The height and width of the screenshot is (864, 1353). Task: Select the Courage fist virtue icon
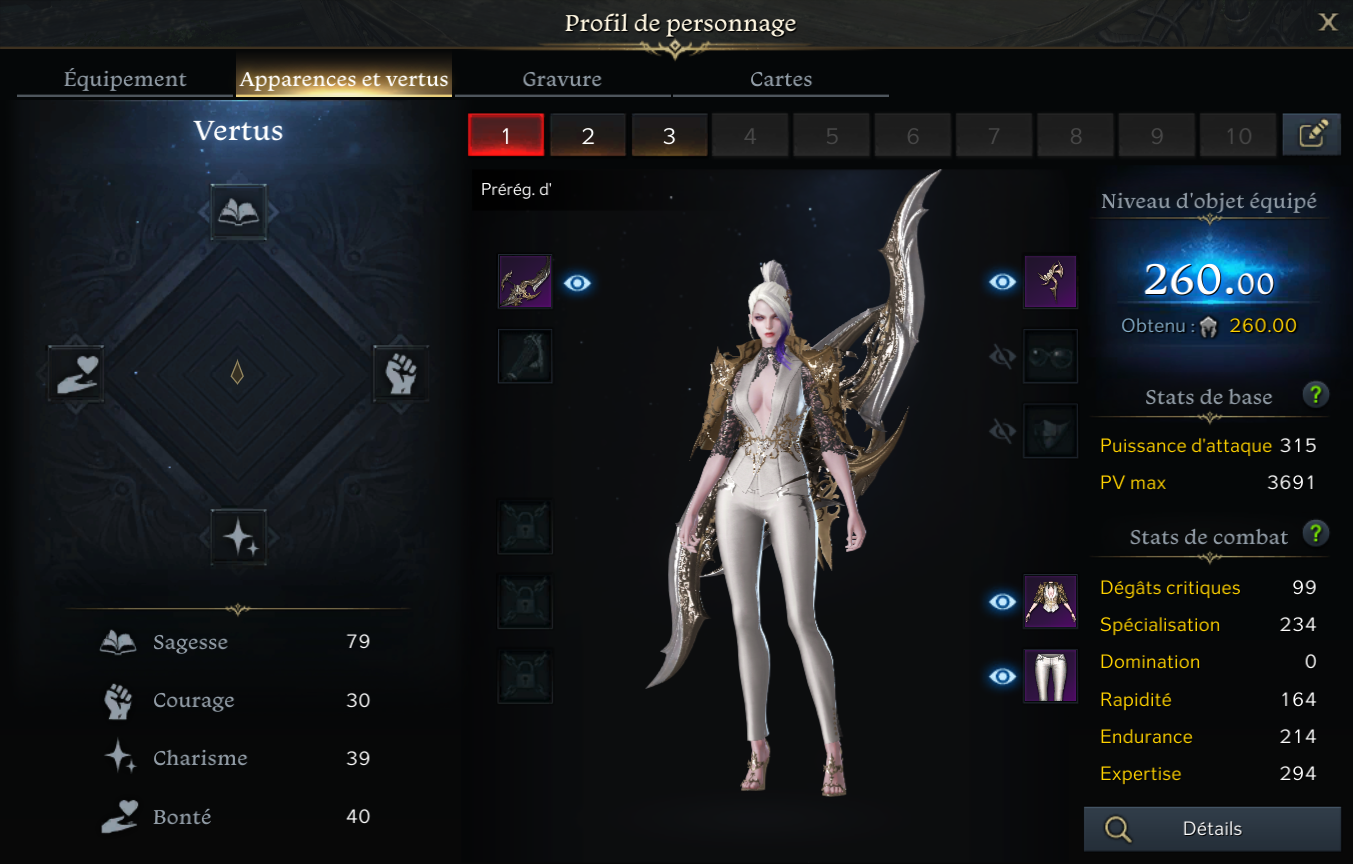click(x=401, y=373)
